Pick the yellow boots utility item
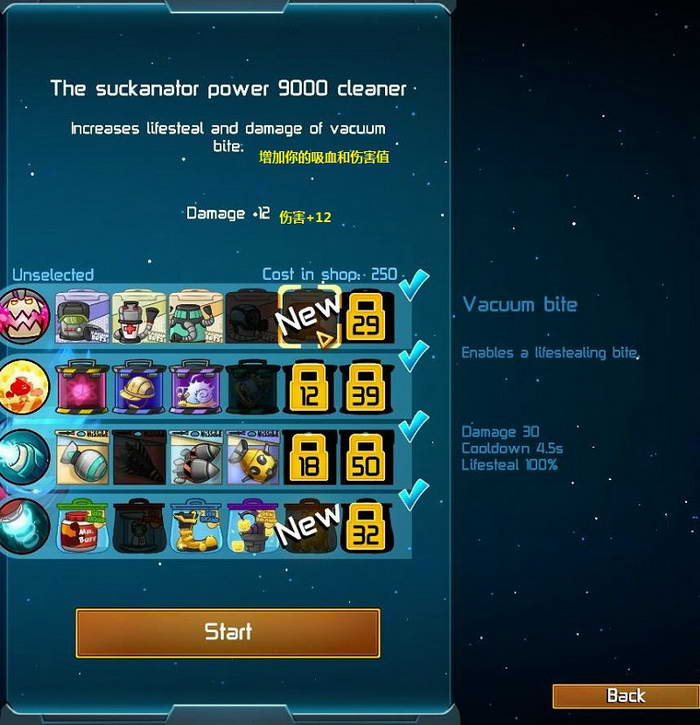Viewport: 700px width, 725px height. point(196,526)
